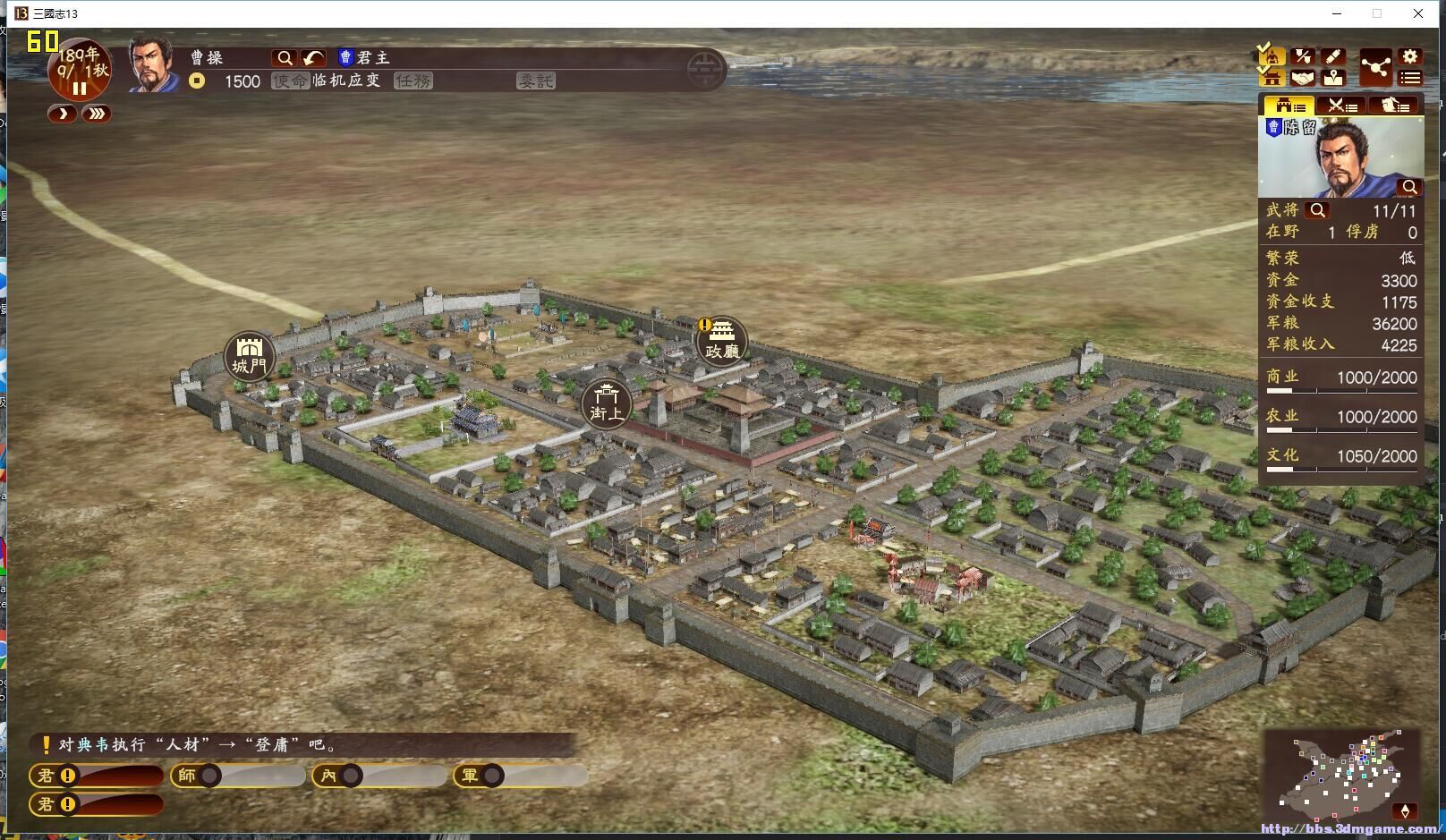Close the game window
The height and width of the screenshot is (840, 1446).
[x=1418, y=13]
